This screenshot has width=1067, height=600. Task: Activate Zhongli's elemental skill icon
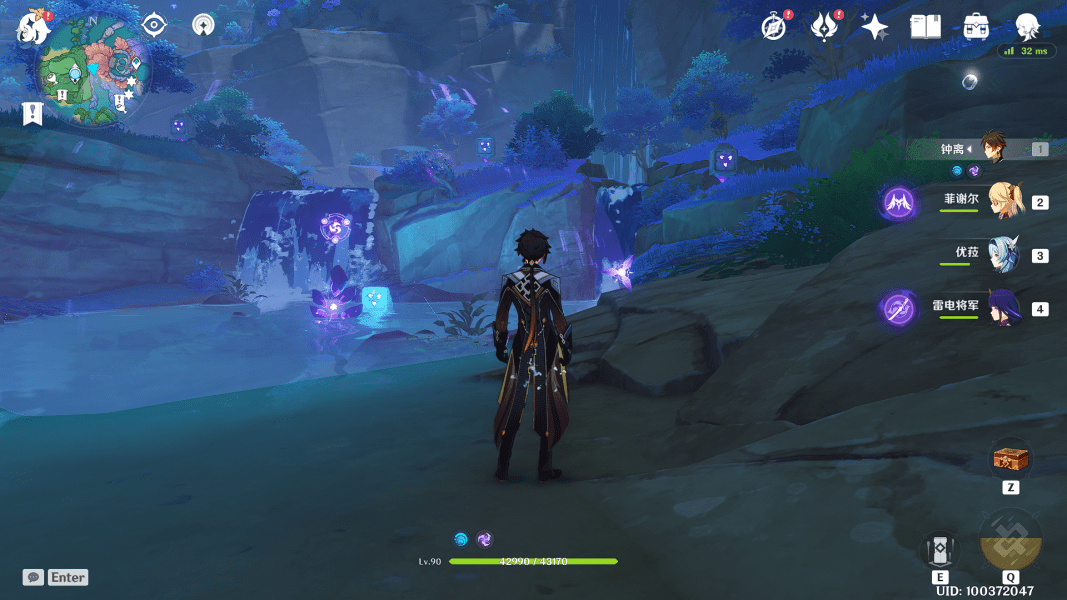[940, 549]
